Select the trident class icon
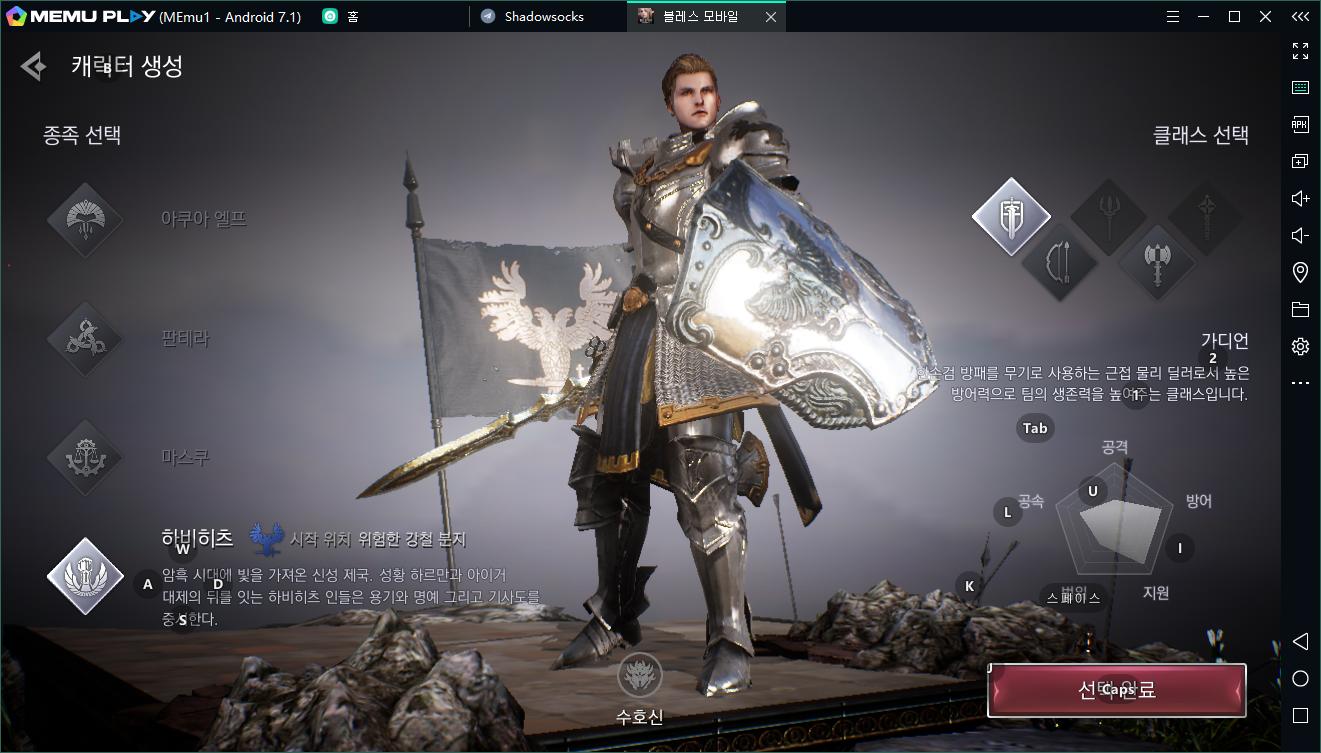This screenshot has width=1321, height=753. pyautogui.click(x=1109, y=216)
